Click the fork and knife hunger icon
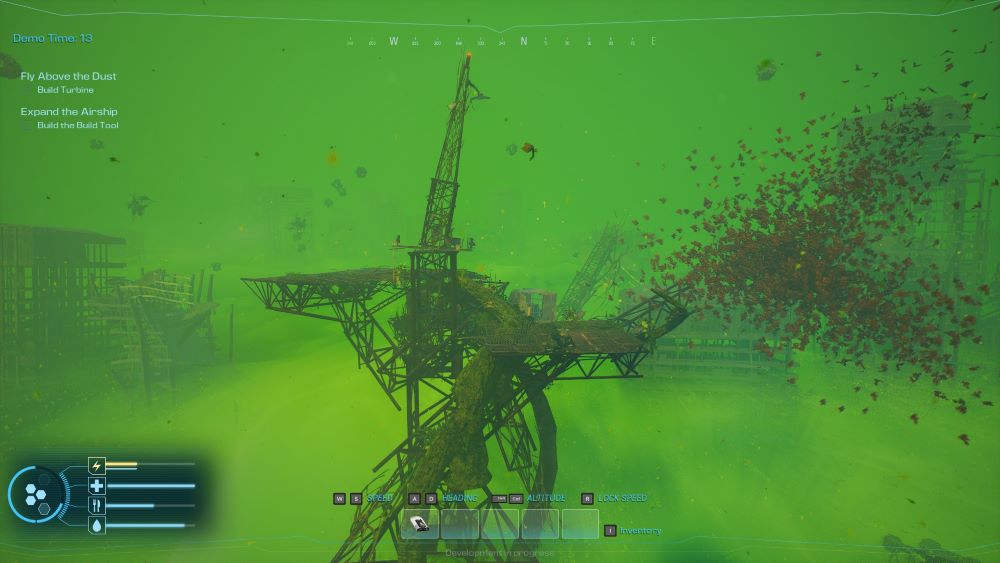The image size is (1000, 563). (97, 506)
